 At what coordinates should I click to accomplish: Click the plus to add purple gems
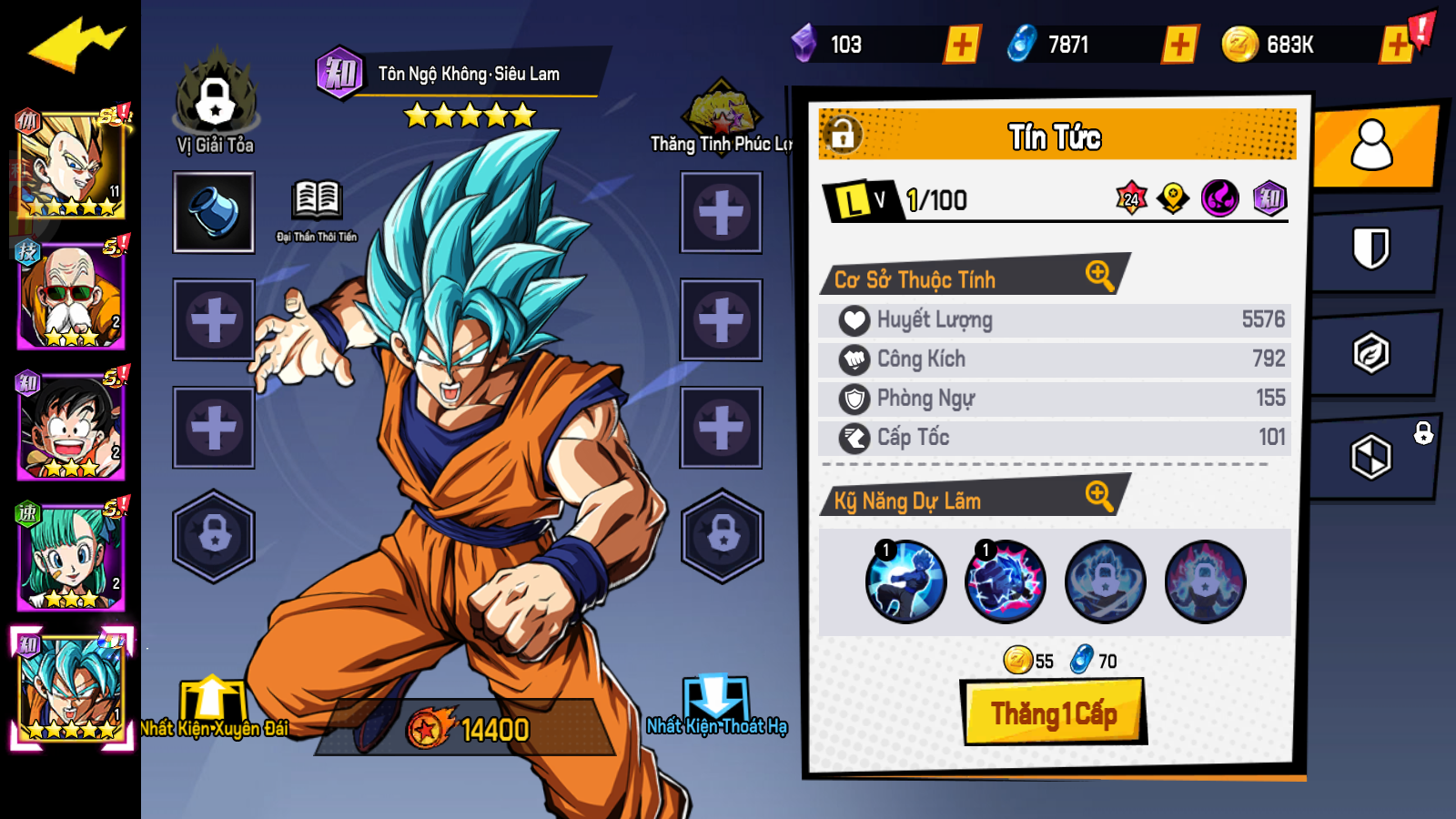pyautogui.click(x=963, y=39)
